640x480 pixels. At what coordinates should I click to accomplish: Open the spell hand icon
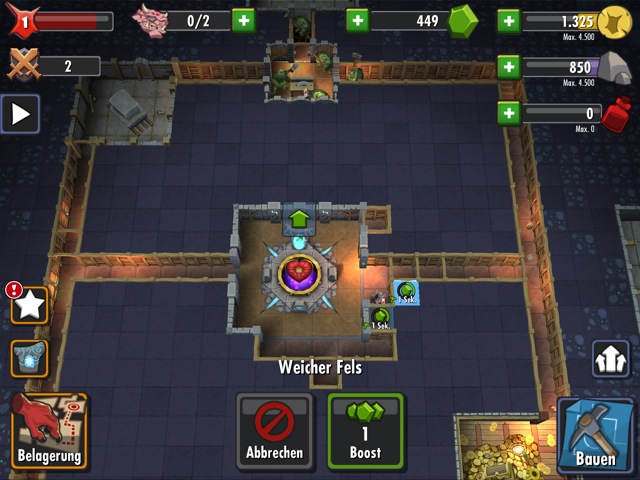tap(30, 358)
